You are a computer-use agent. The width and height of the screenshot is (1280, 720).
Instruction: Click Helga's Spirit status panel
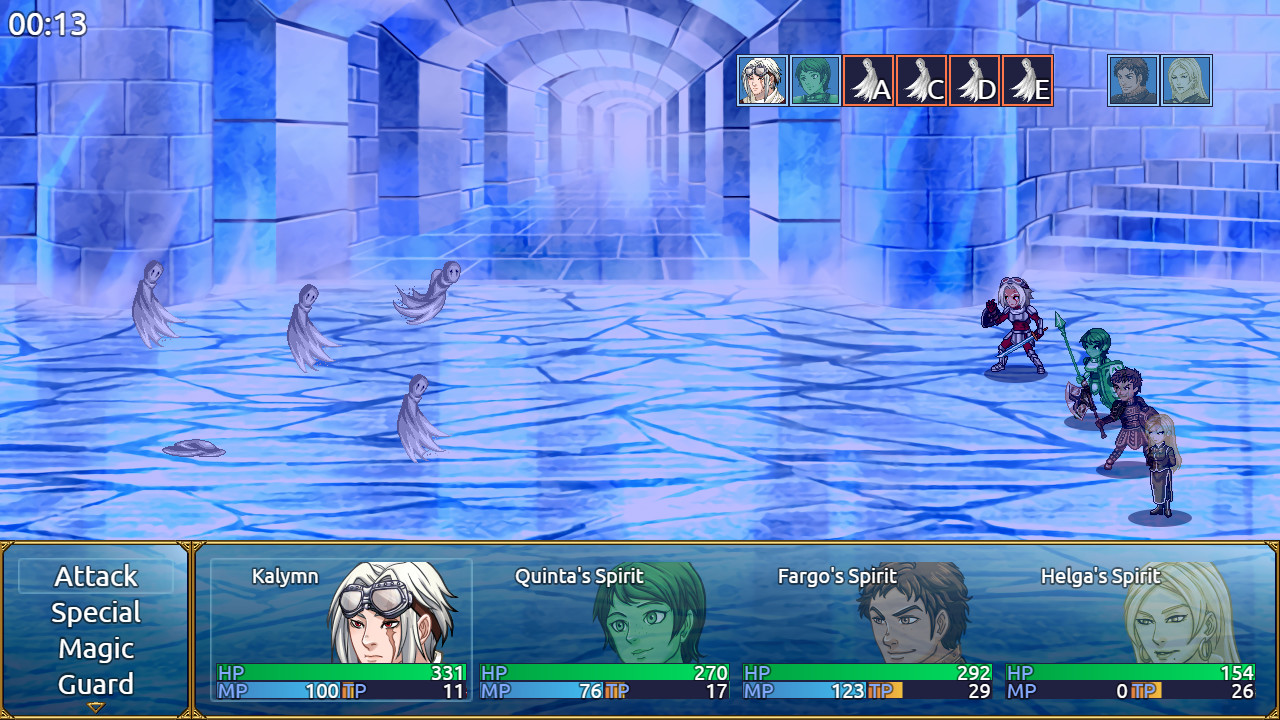click(x=1130, y=630)
